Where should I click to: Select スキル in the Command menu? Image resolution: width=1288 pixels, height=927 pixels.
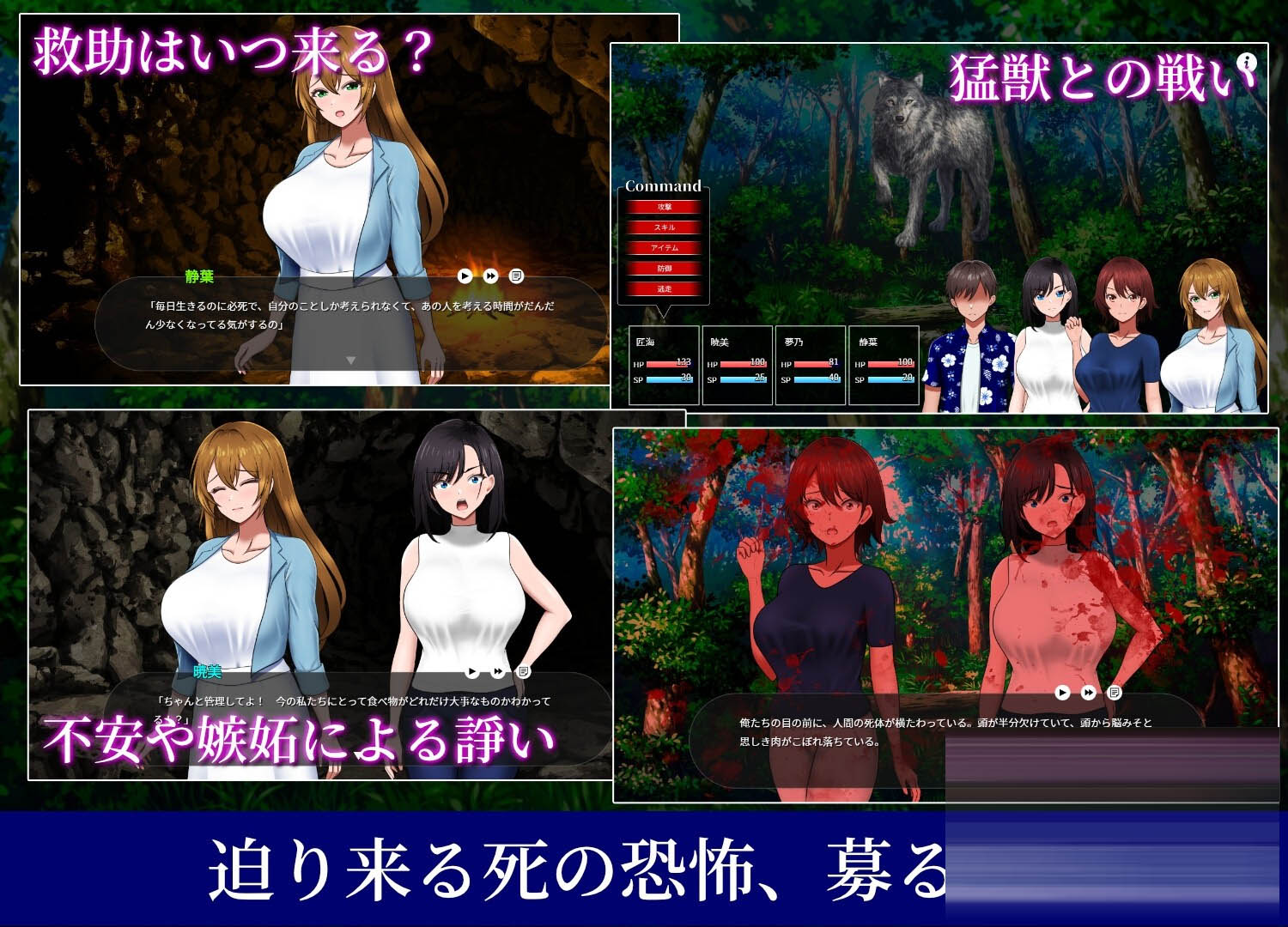(664, 227)
